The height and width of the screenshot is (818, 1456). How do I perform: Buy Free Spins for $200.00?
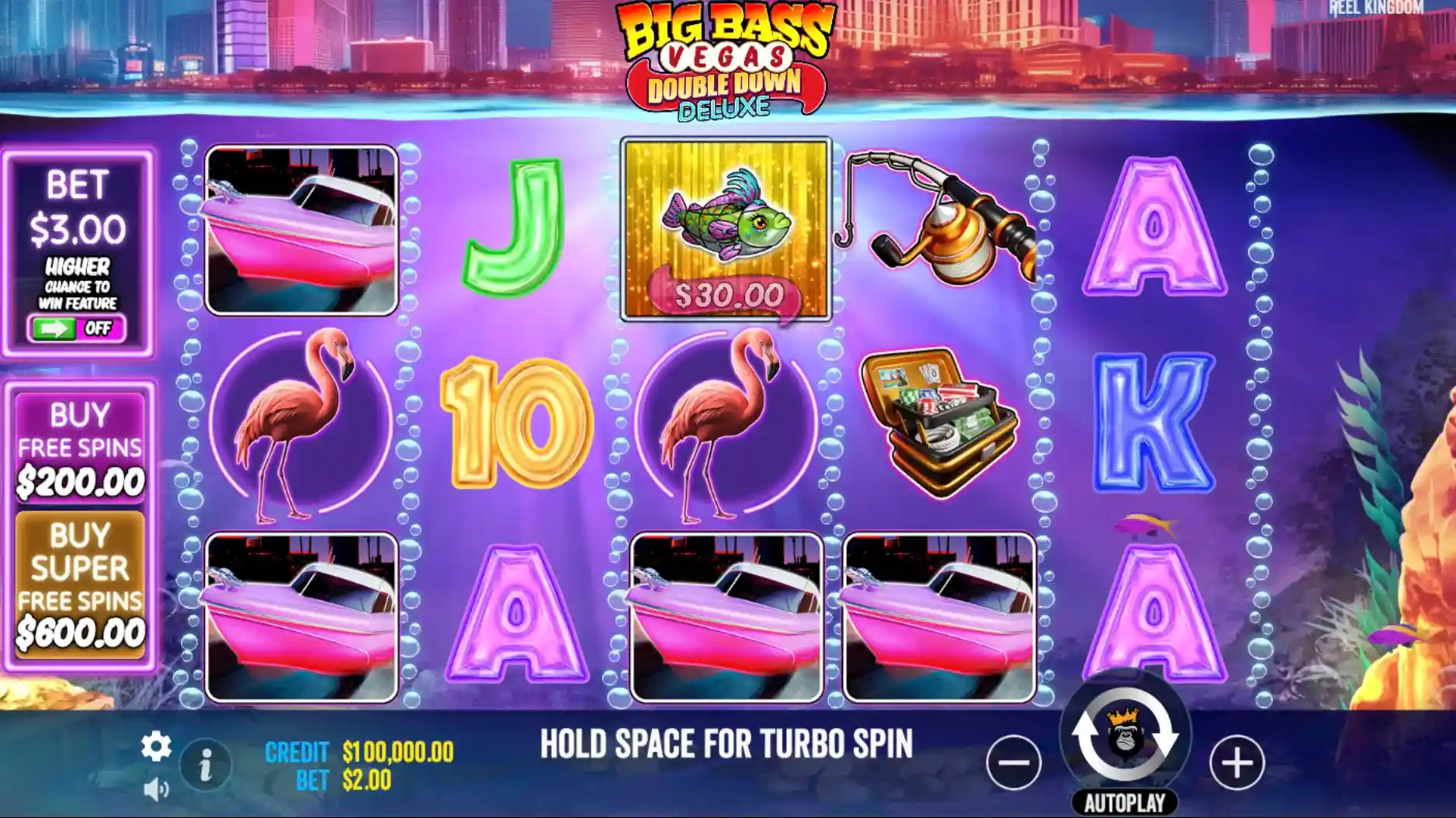tap(80, 448)
